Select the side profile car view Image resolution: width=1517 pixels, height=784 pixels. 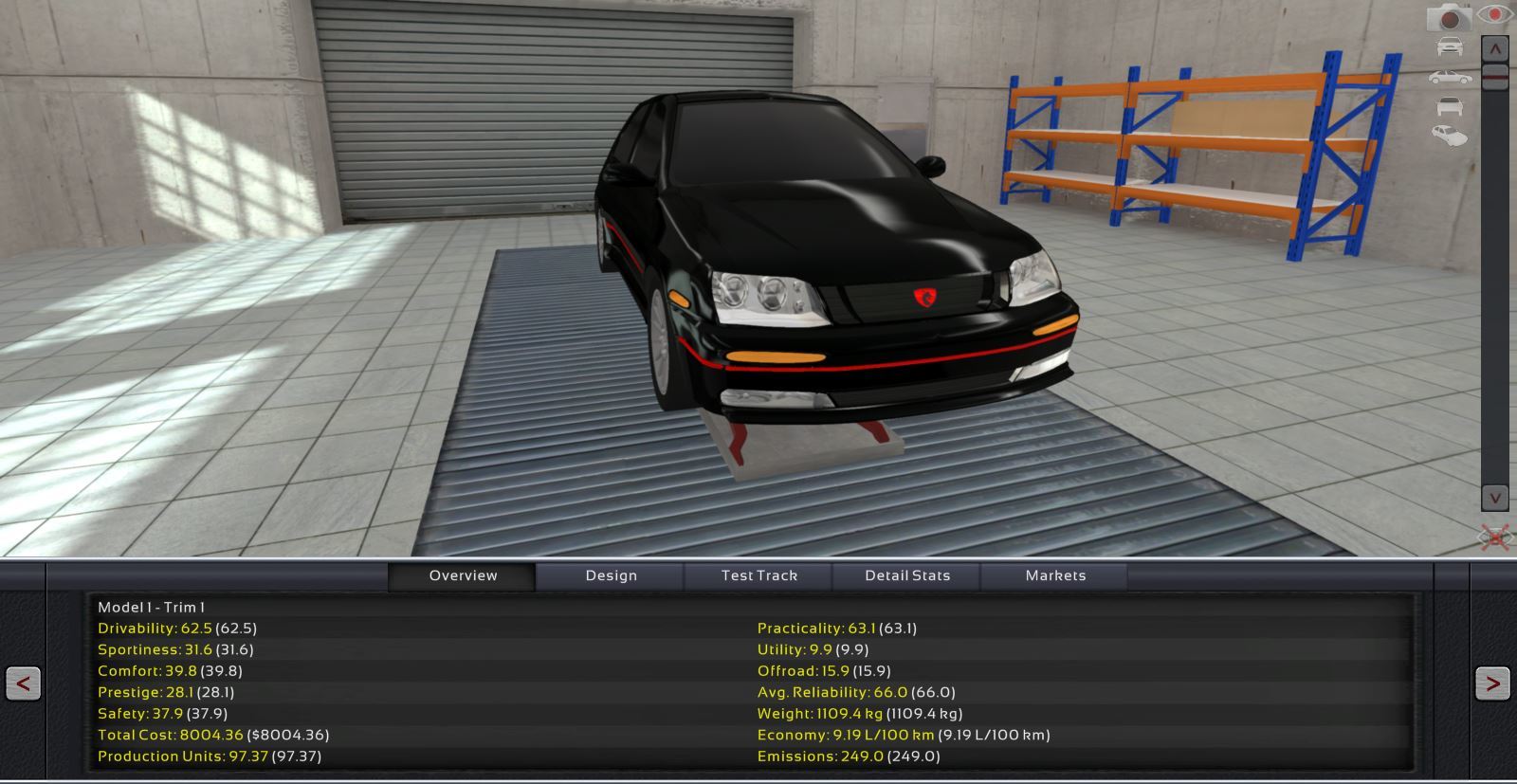1449,78
